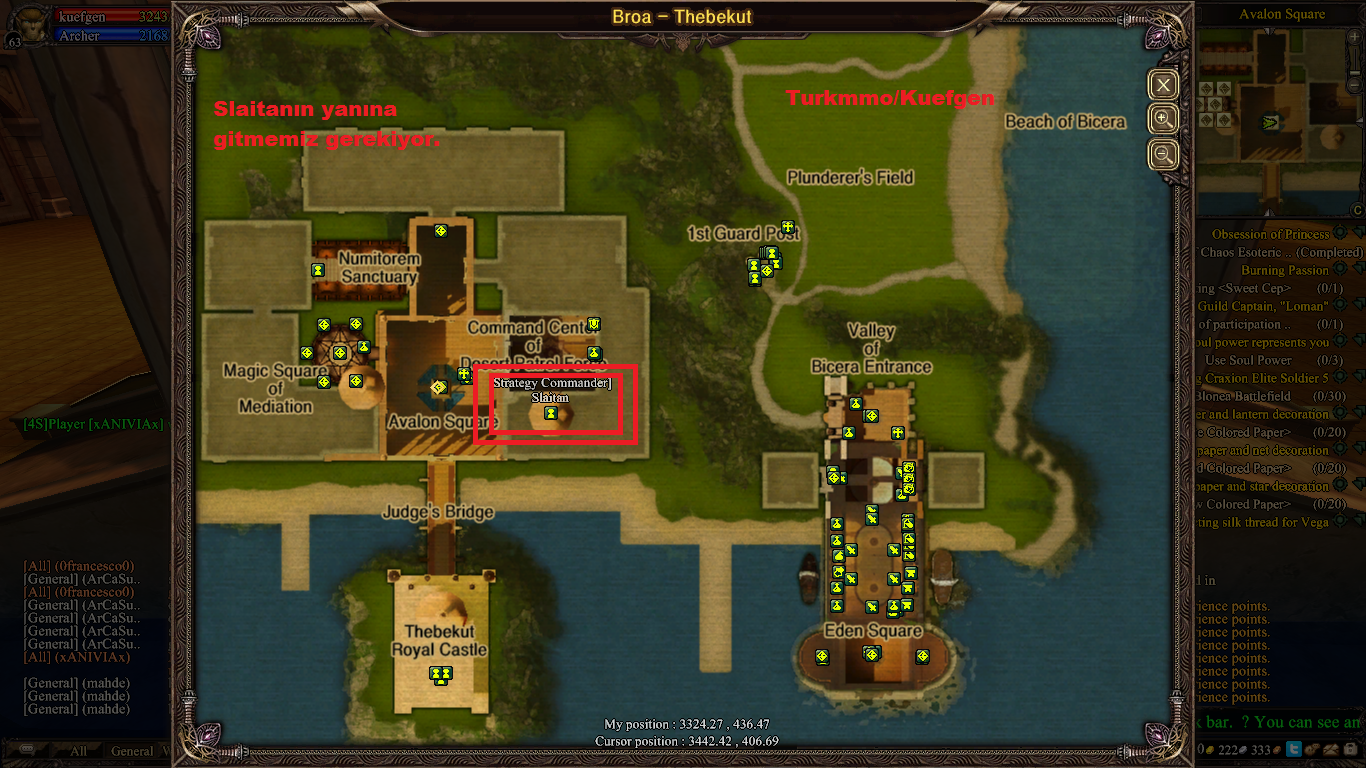Close the Broa - Thebekut world map
Viewport: 1366px width, 768px height.
pos(1163,85)
